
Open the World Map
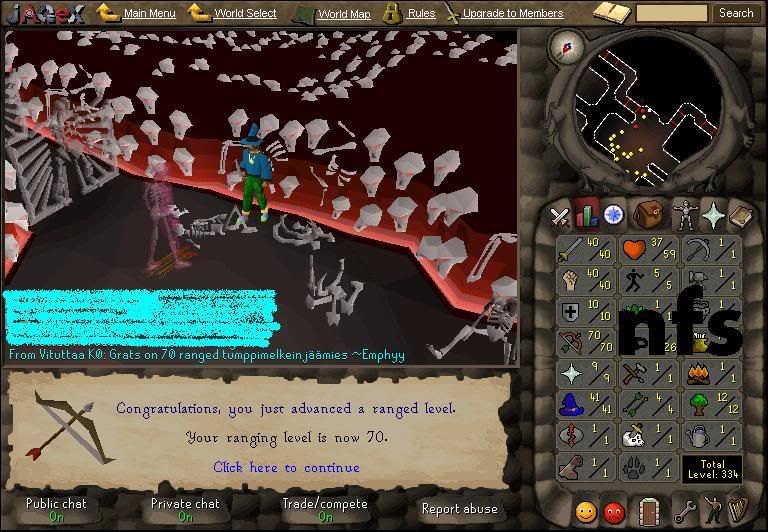click(343, 14)
